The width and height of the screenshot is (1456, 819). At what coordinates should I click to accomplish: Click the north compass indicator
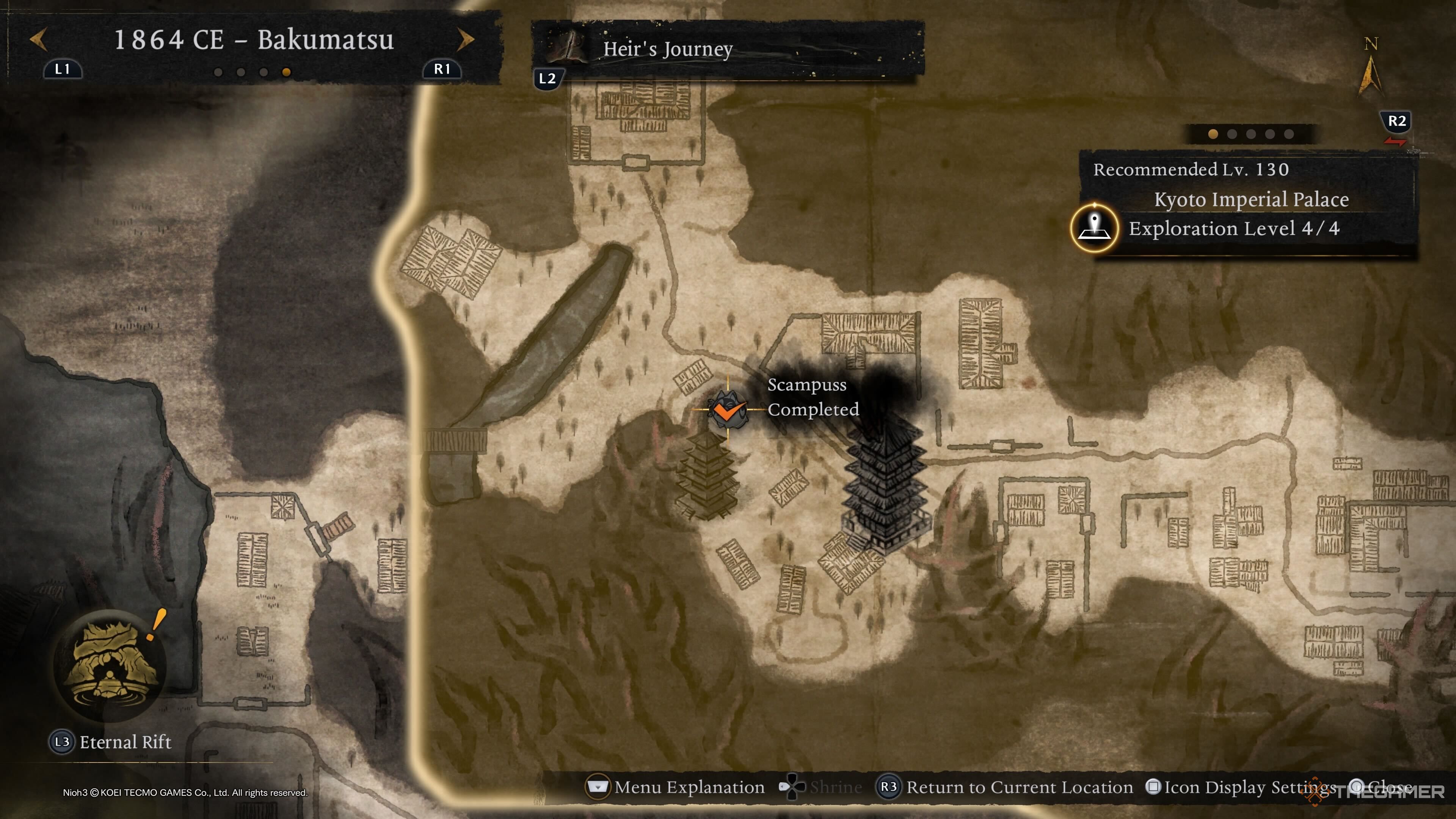(x=1370, y=68)
